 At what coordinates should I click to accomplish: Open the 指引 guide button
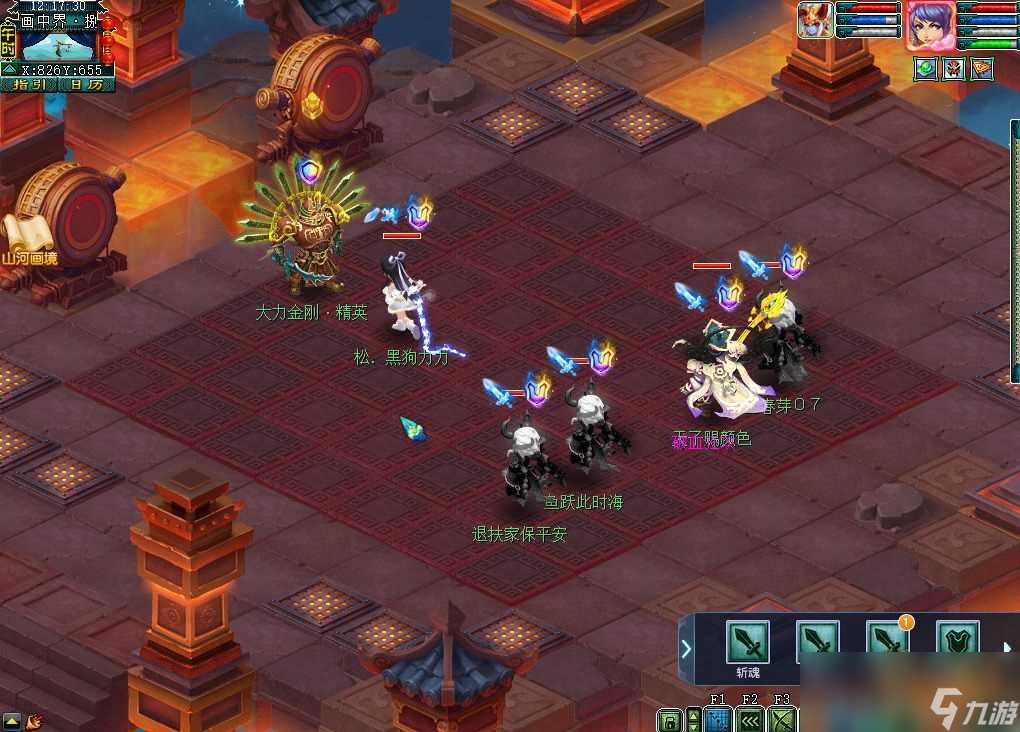[27, 85]
